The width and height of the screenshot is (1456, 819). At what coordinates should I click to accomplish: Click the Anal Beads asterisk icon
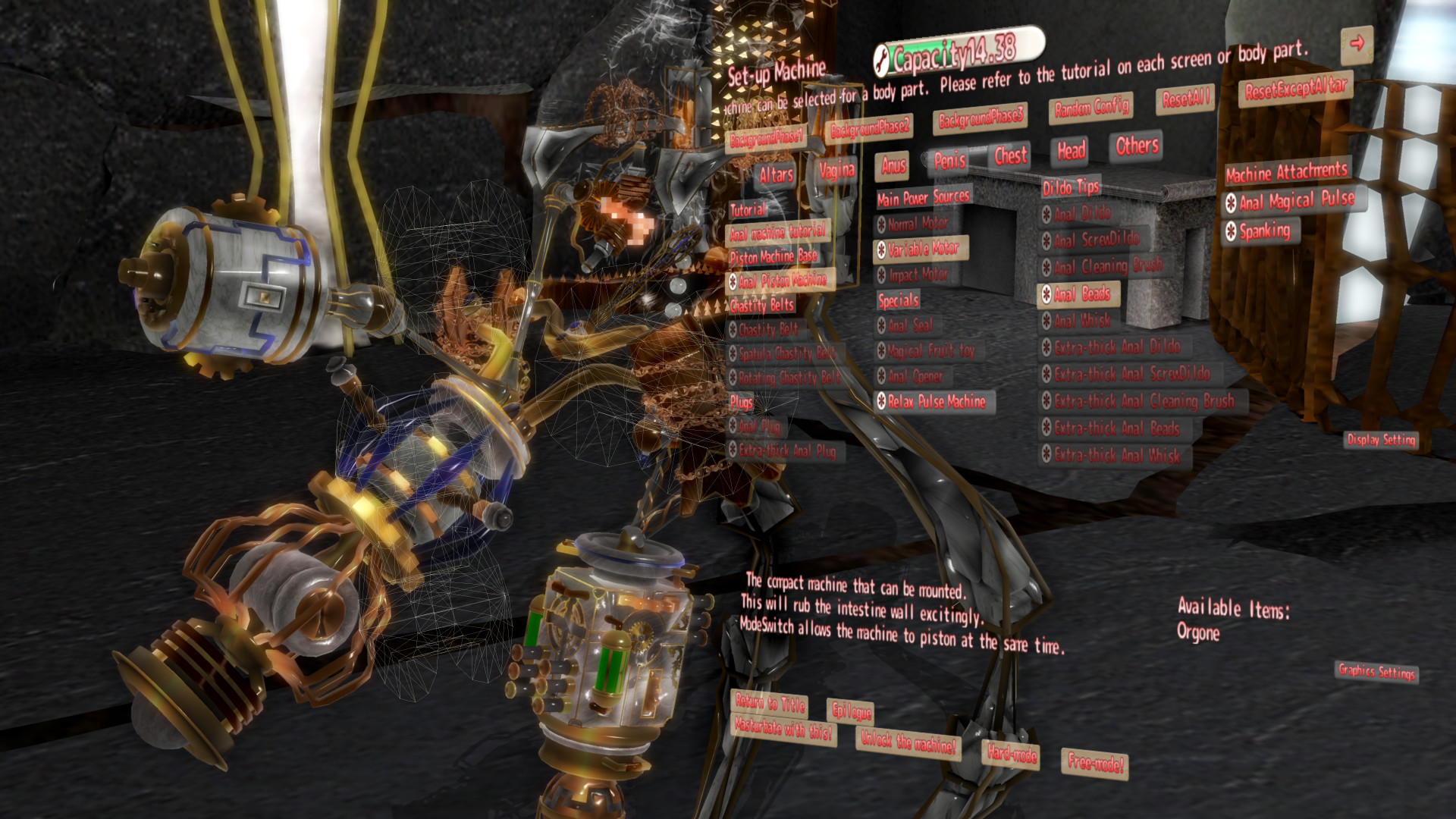coord(1047,295)
